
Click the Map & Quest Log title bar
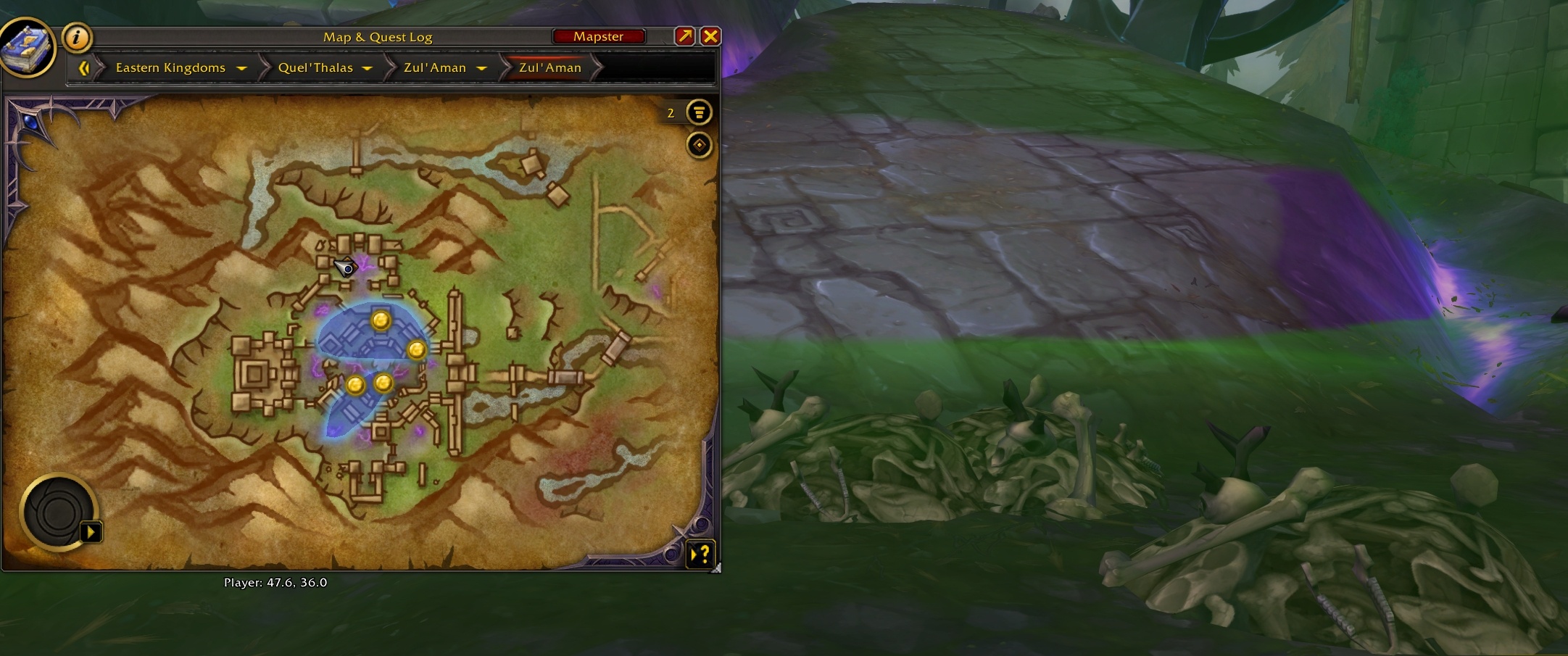pos(377,36)
